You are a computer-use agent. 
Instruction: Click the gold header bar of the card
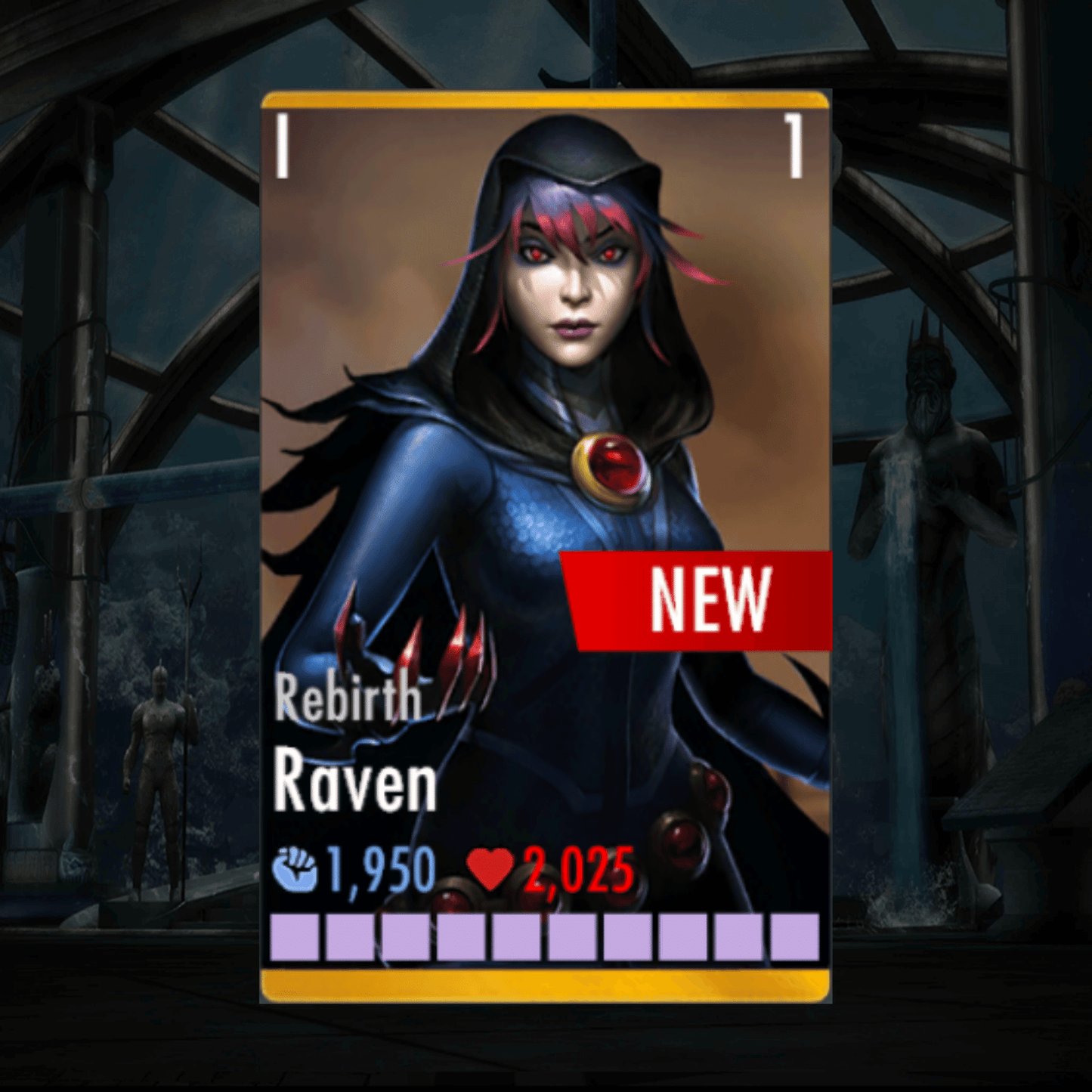[x=546, y=98]
